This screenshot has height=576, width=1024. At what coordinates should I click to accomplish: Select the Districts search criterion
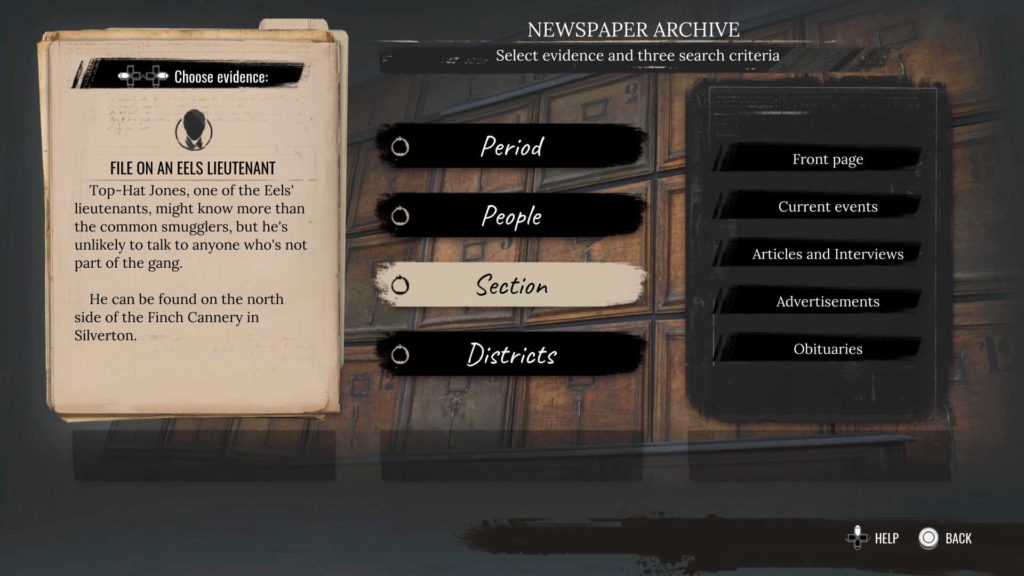click(x=511, y=355)
